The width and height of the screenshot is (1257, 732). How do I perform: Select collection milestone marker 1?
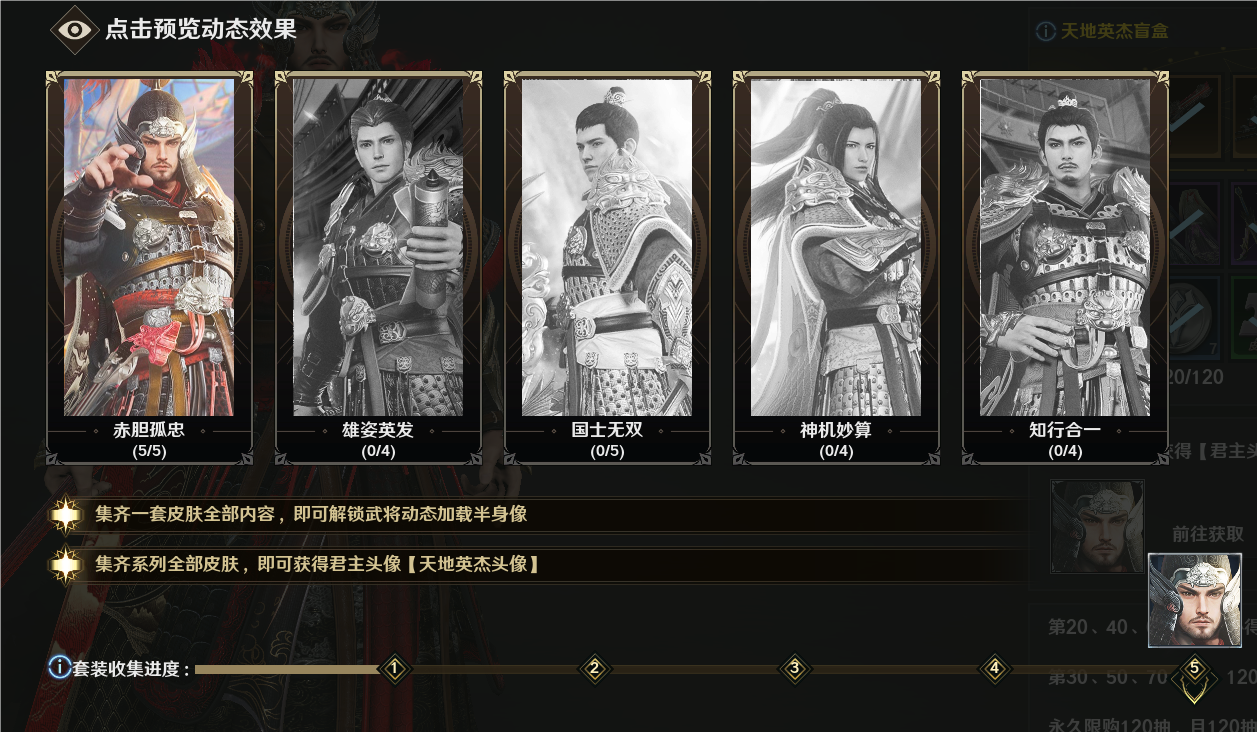(x=395, y=668)
